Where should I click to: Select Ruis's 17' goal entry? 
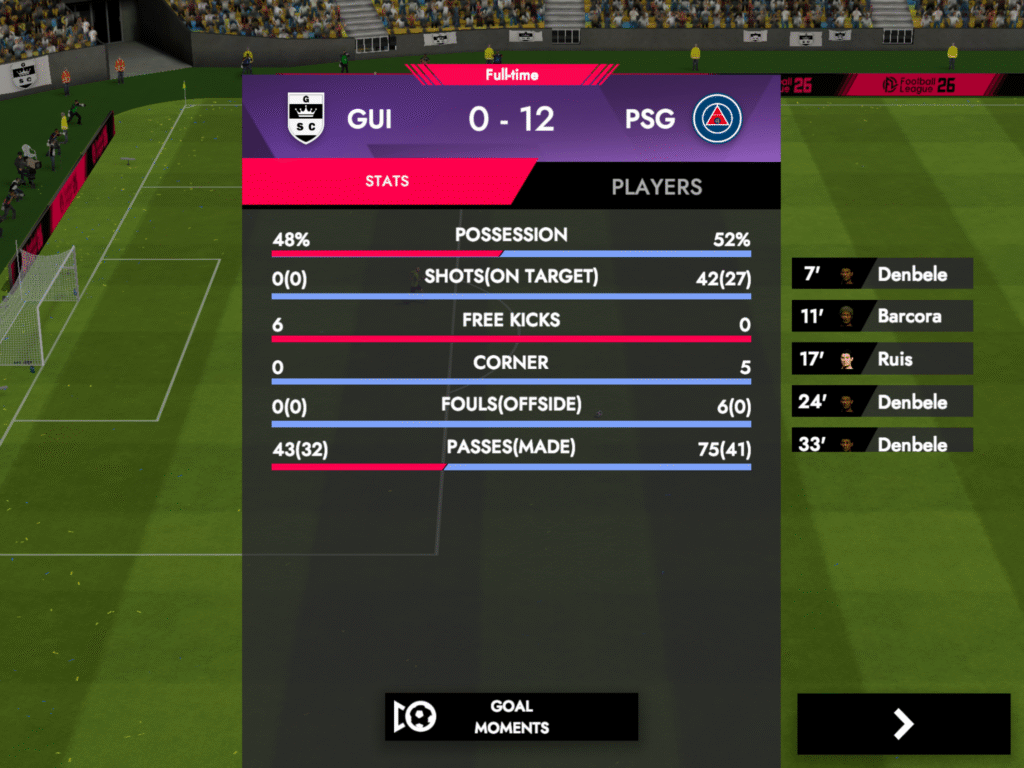[882, 359]
